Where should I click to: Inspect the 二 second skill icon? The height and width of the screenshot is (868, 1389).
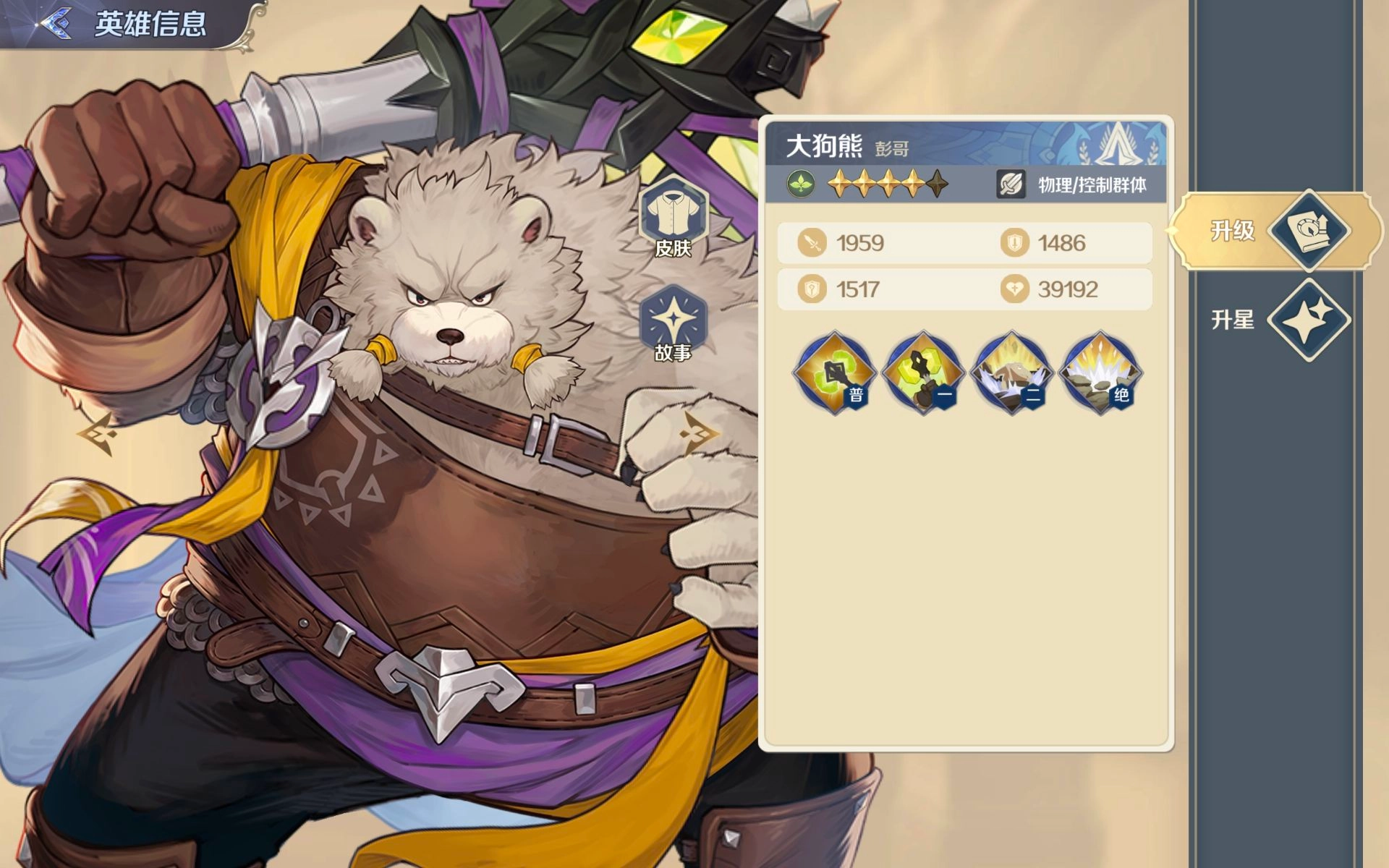pyautogui.click(x=1011, y=373)
